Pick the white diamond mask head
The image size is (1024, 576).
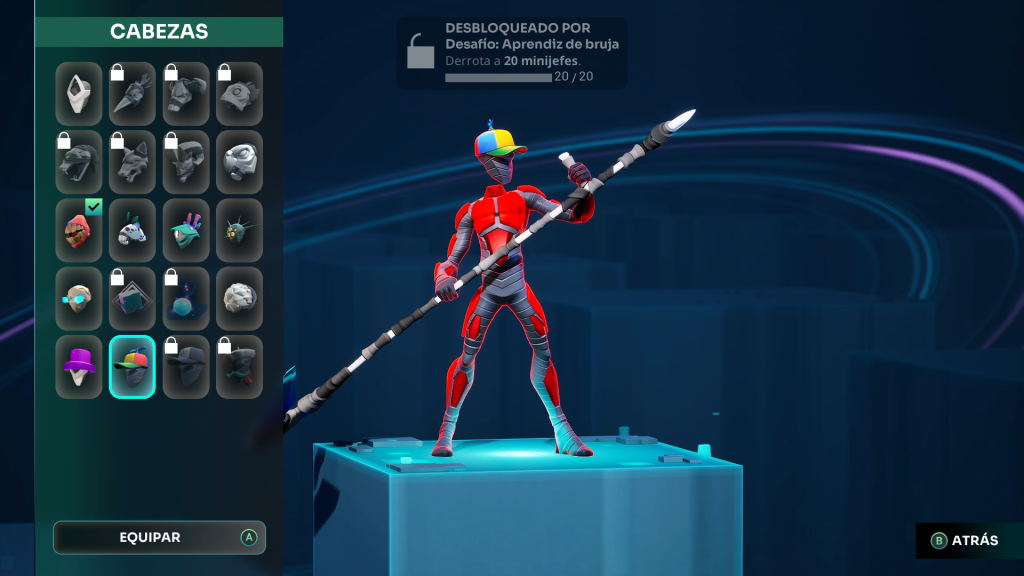(x=79, y=94)
